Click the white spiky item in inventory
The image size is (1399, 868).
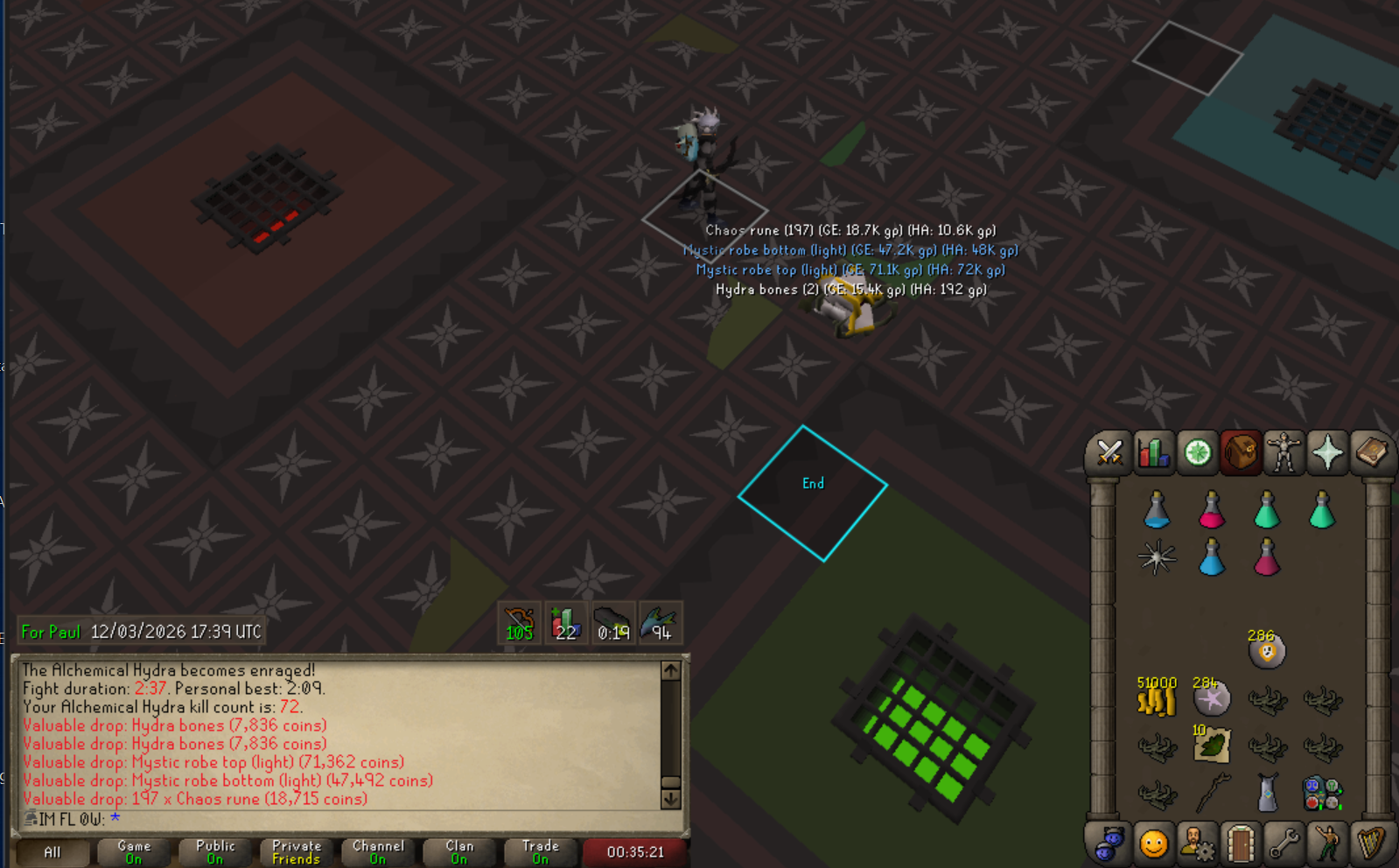click(1157, 557)
